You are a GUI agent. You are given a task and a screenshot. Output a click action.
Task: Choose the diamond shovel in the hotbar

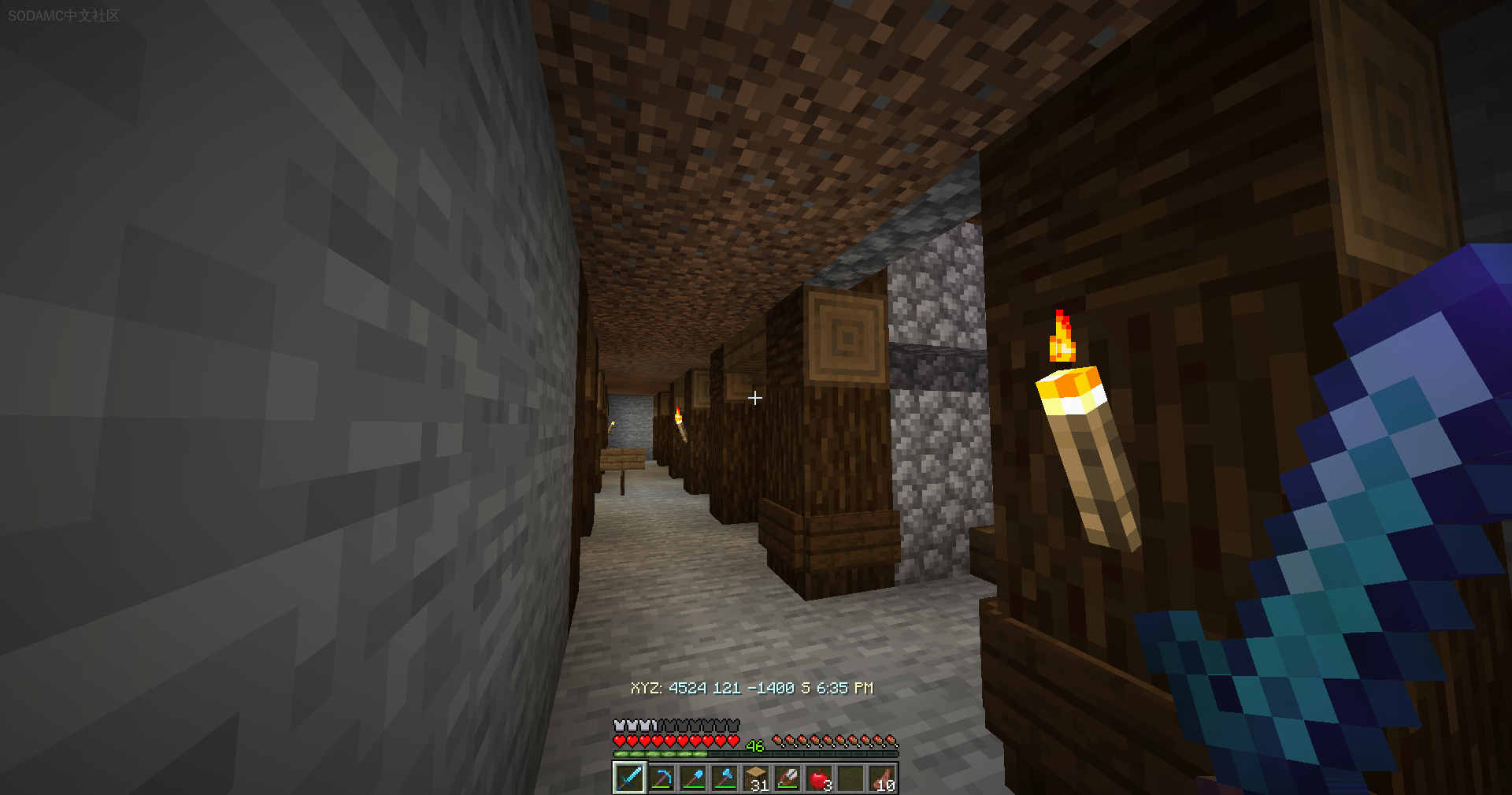(x=693, y=778)
